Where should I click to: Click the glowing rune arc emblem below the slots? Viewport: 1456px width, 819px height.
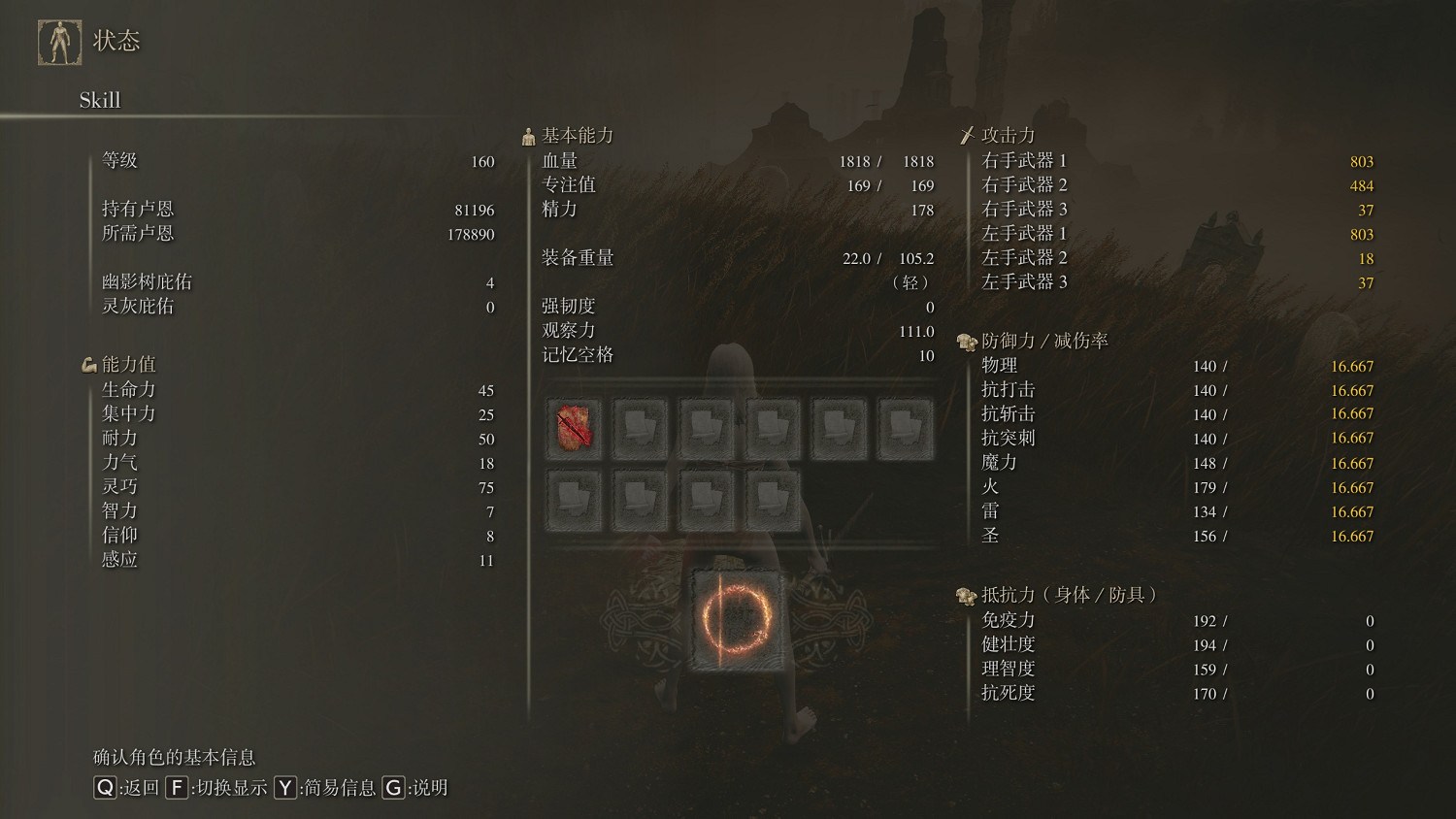[x=735, y=621]
